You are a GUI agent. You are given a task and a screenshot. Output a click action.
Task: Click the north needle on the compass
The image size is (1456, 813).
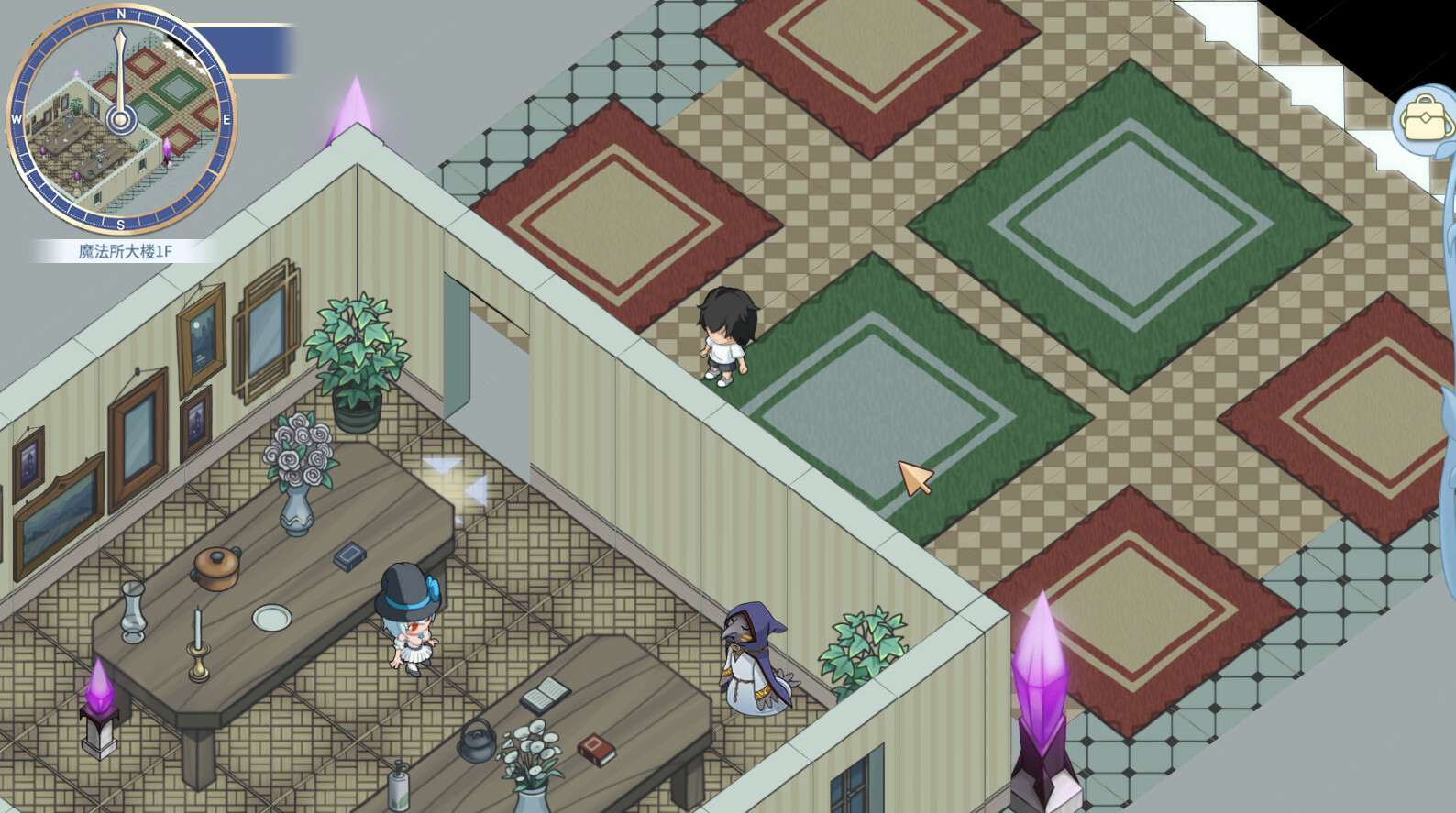[x=120, y=46]
